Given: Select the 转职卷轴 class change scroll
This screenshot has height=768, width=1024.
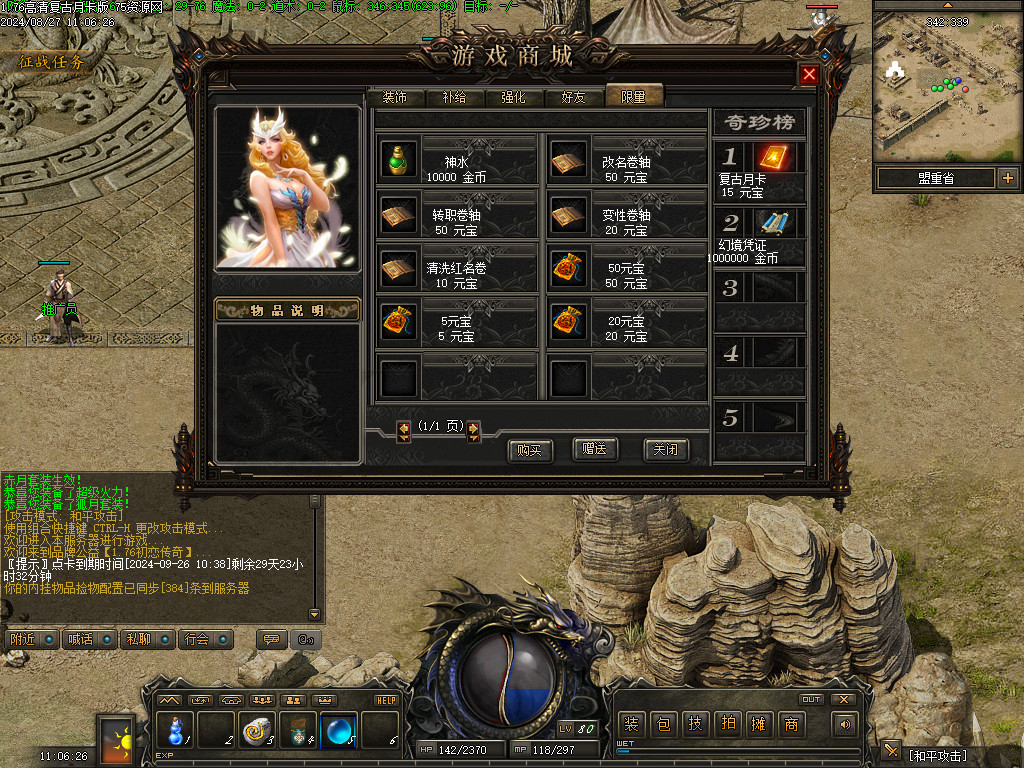Looking at the screenshot, I should click(399, 214).
